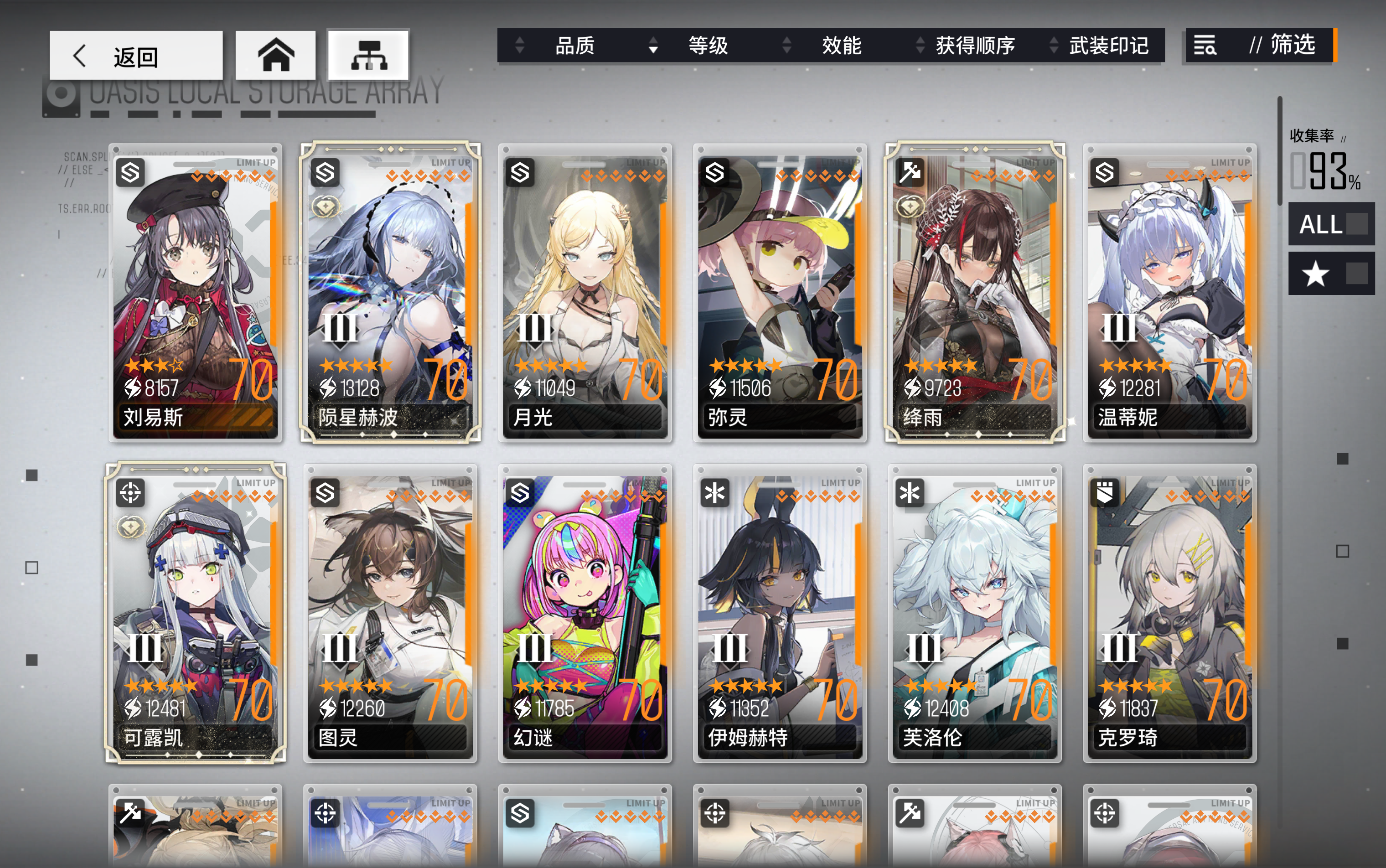Click the home icon in the top toolbar
Viewport: 1386px width, 868px height.
[x=276, y=56]
